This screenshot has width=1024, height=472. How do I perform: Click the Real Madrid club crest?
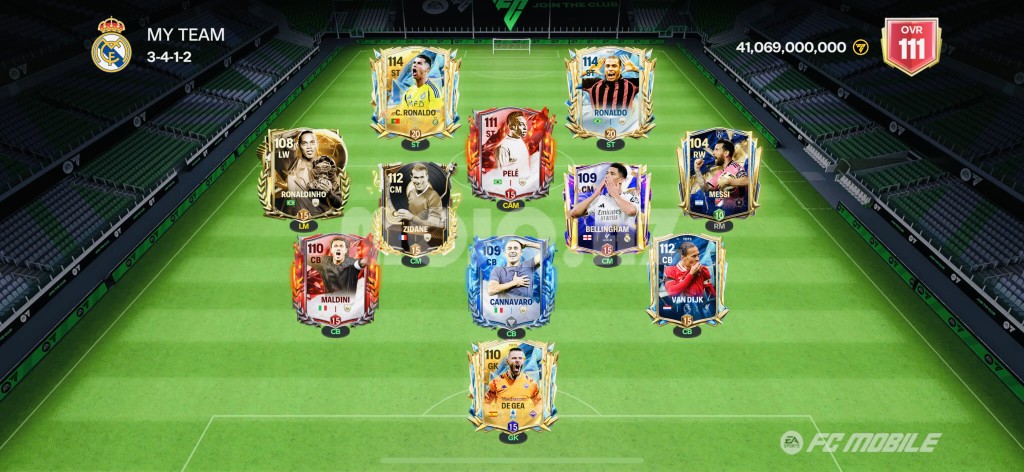pos(111,45)
